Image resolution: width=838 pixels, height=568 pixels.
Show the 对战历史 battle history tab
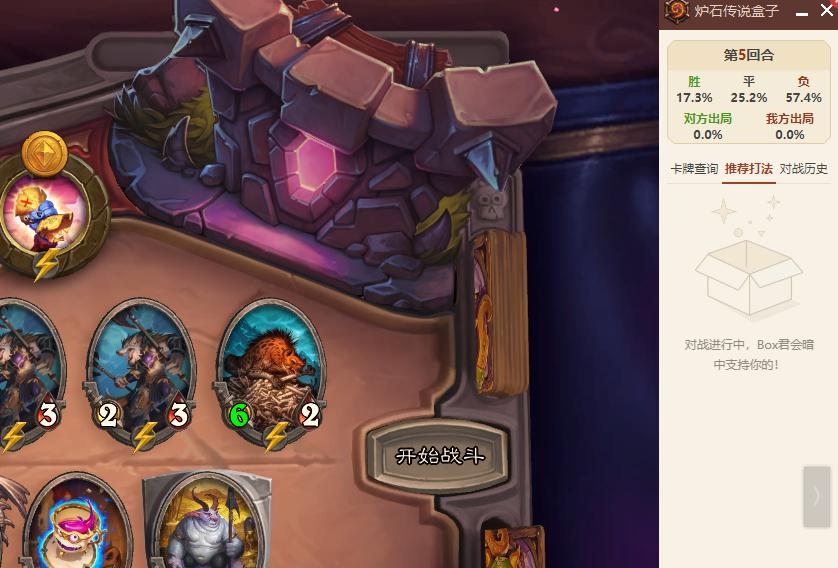tap(803, 169)
